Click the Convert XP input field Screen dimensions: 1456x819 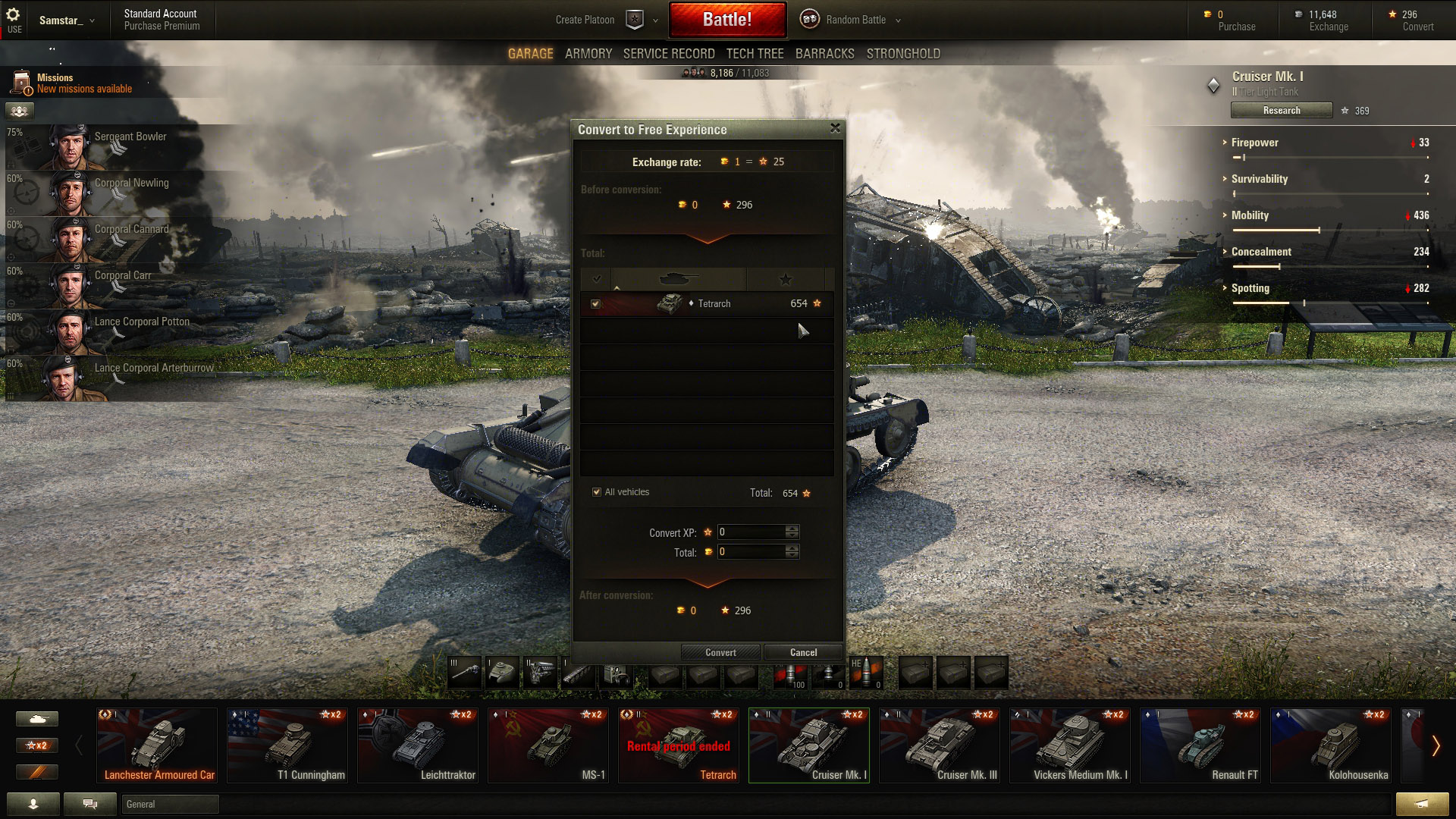(x=751, y=532)
